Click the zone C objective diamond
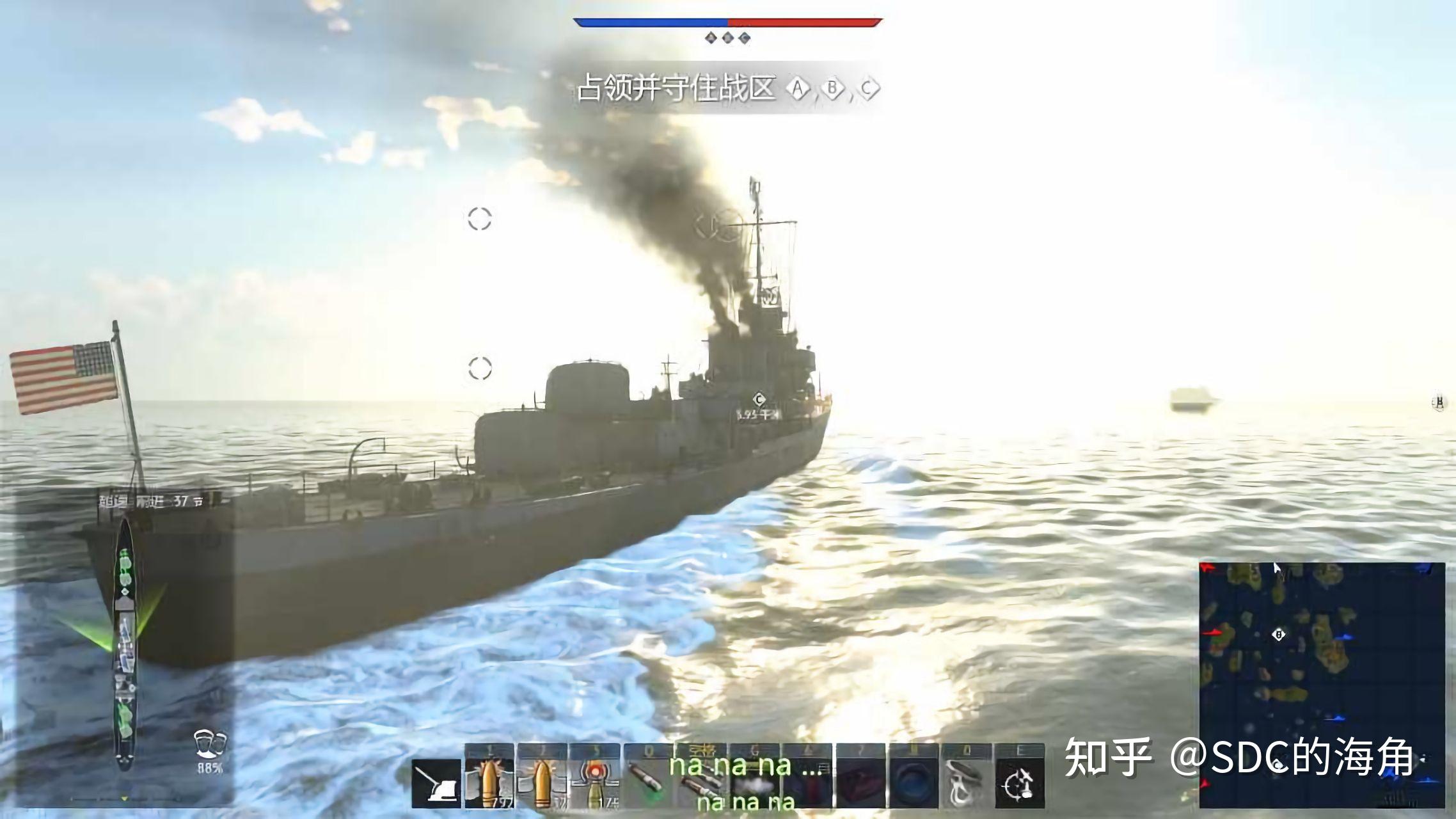The height and width of the screenshot is (819, 1456). click(868, 88)
